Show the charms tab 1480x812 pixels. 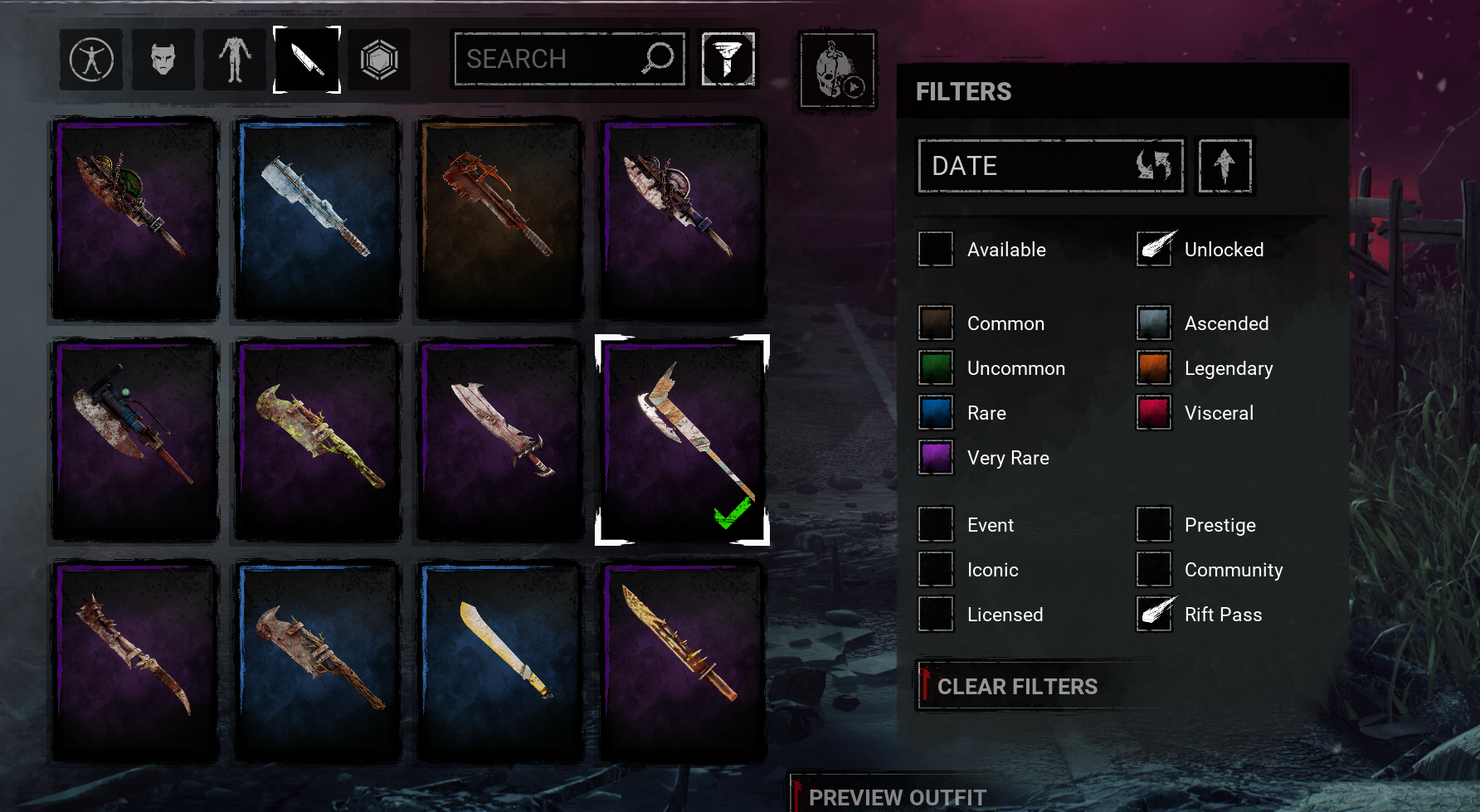coord(379,60)
